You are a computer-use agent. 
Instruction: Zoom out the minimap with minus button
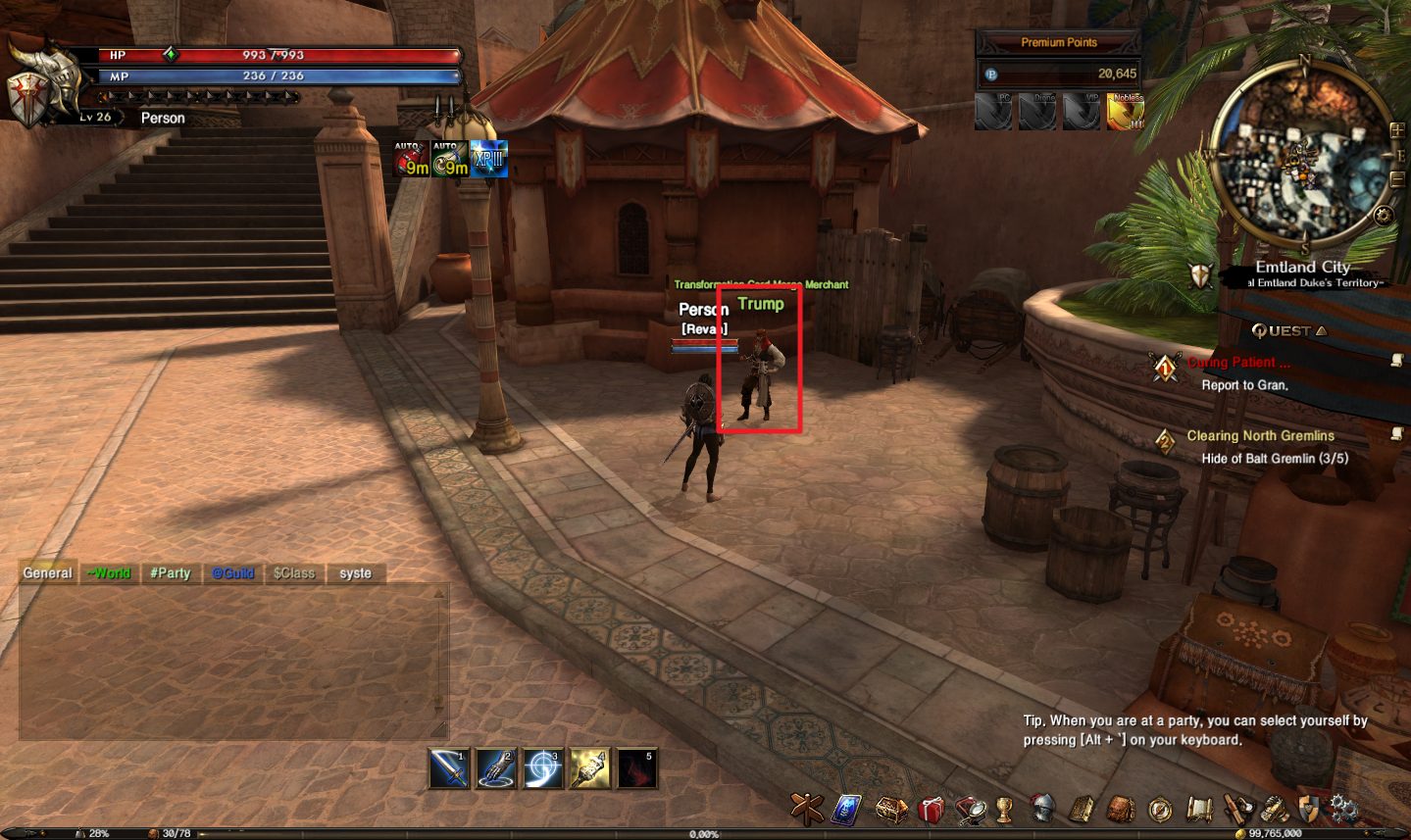1397,179
